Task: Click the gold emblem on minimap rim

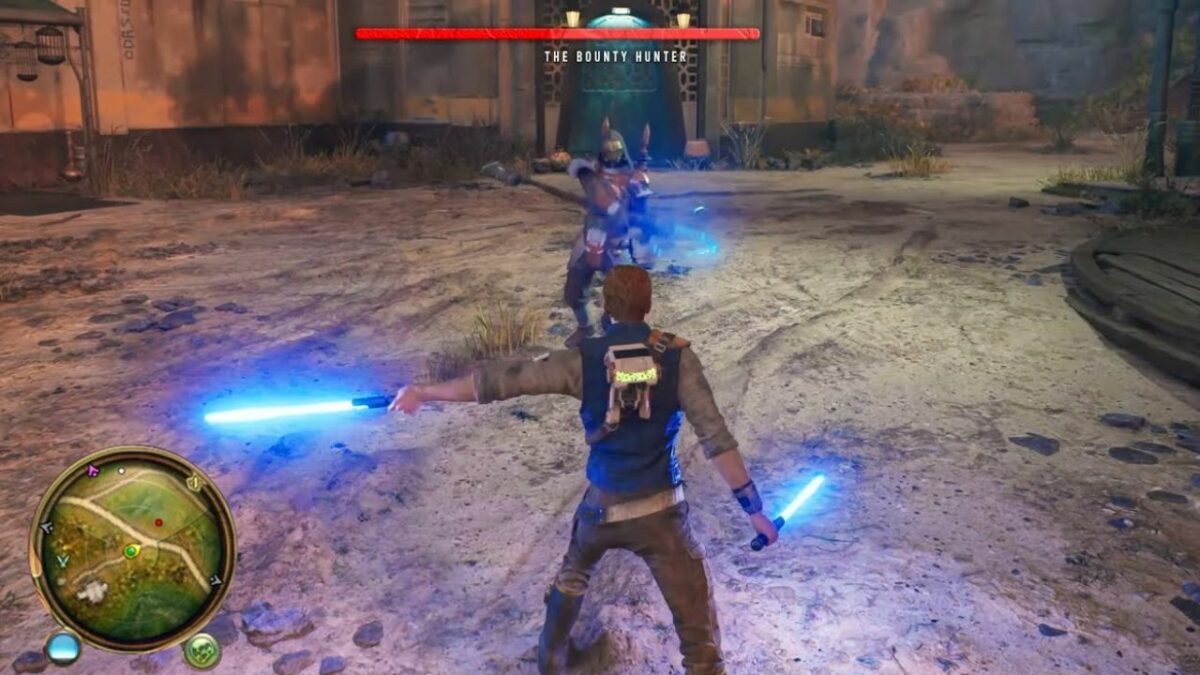Action: click(x=195, y=483)
